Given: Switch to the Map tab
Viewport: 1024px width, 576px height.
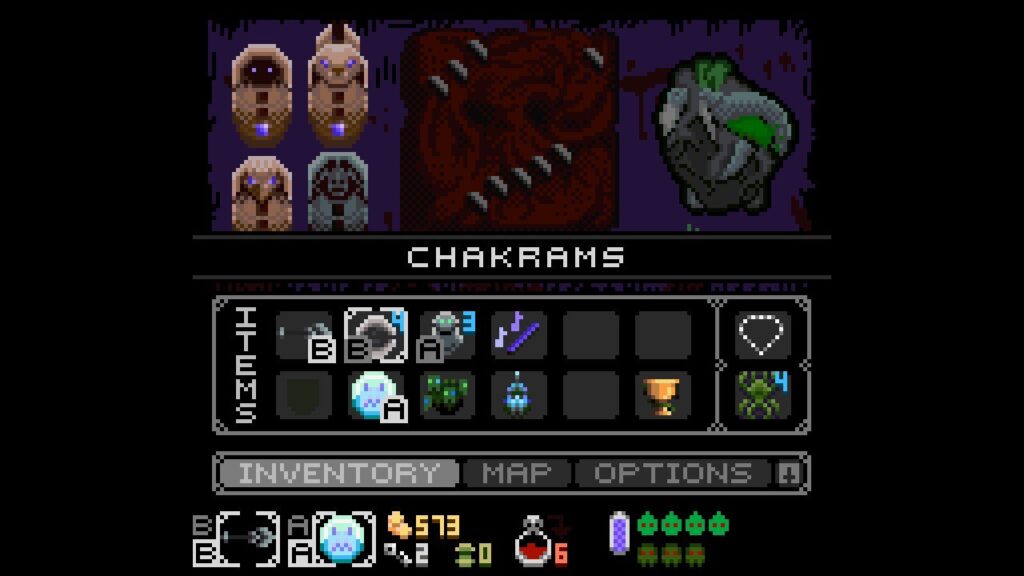Looking at the screenshot, I should point(516,473).
